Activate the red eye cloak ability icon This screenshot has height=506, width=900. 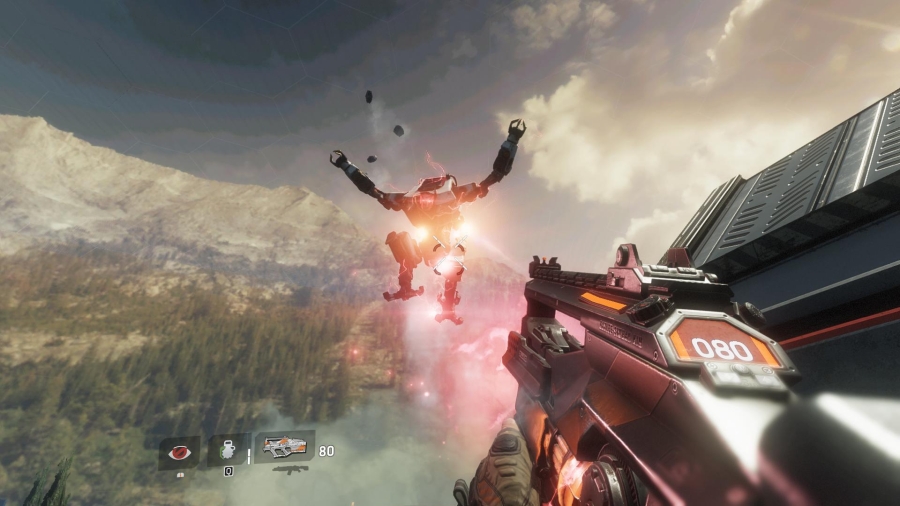point(179,452)
